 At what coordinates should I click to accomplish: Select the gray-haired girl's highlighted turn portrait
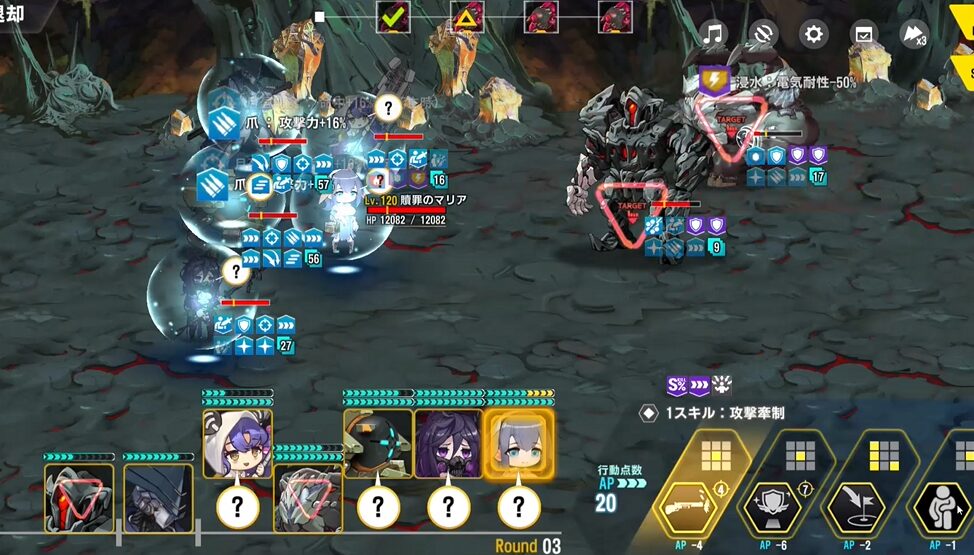click(518, 443)
